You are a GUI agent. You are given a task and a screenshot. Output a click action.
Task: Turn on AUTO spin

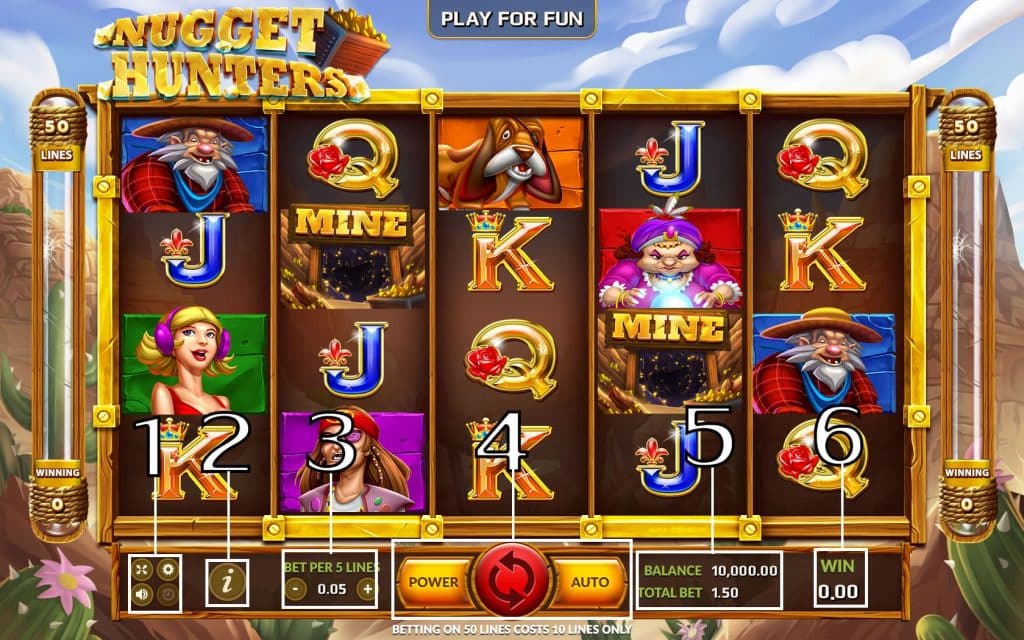tap(590, 581)
